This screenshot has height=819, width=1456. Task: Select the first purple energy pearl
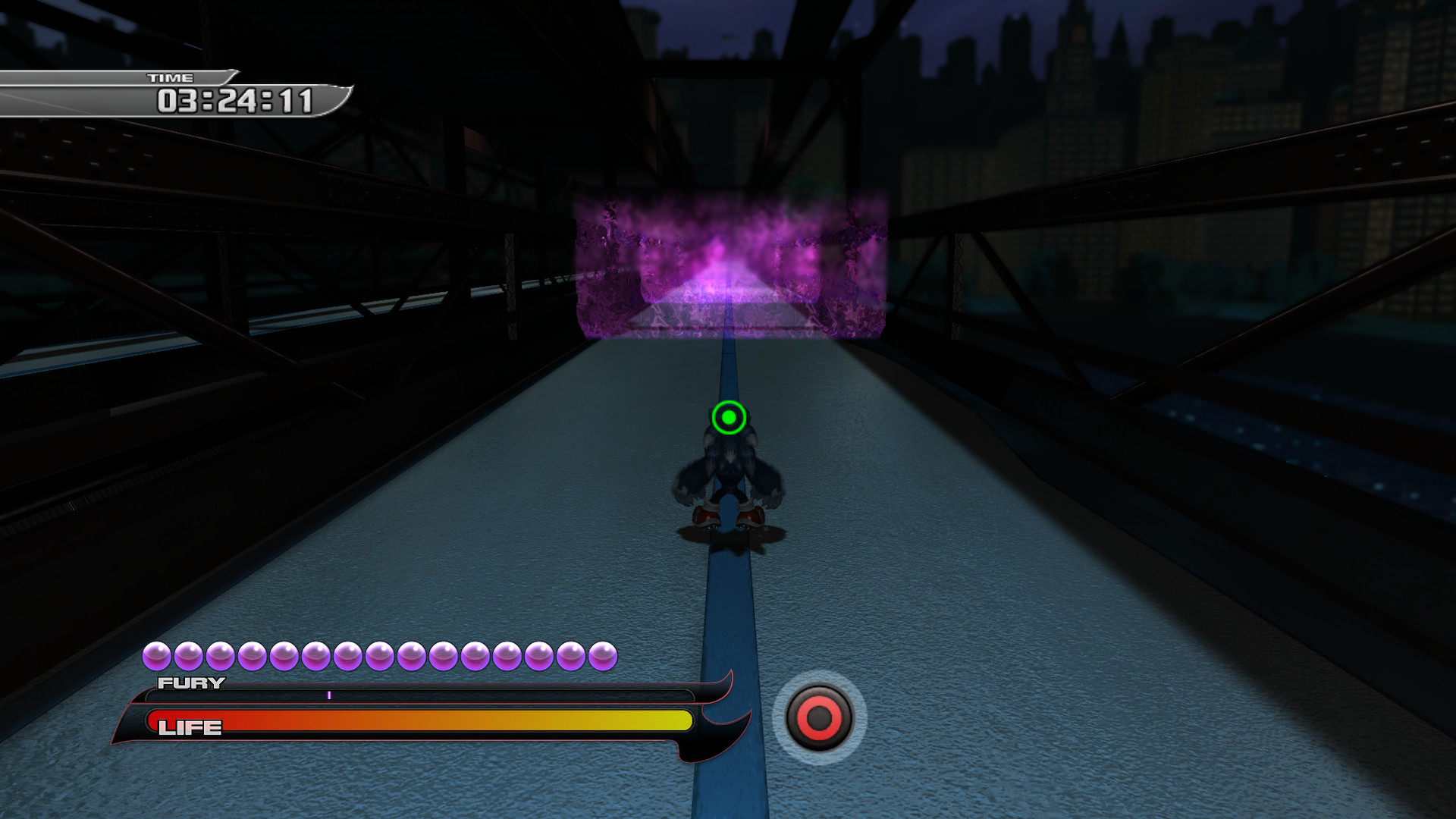pyautogui.click(x=158, y=654)
